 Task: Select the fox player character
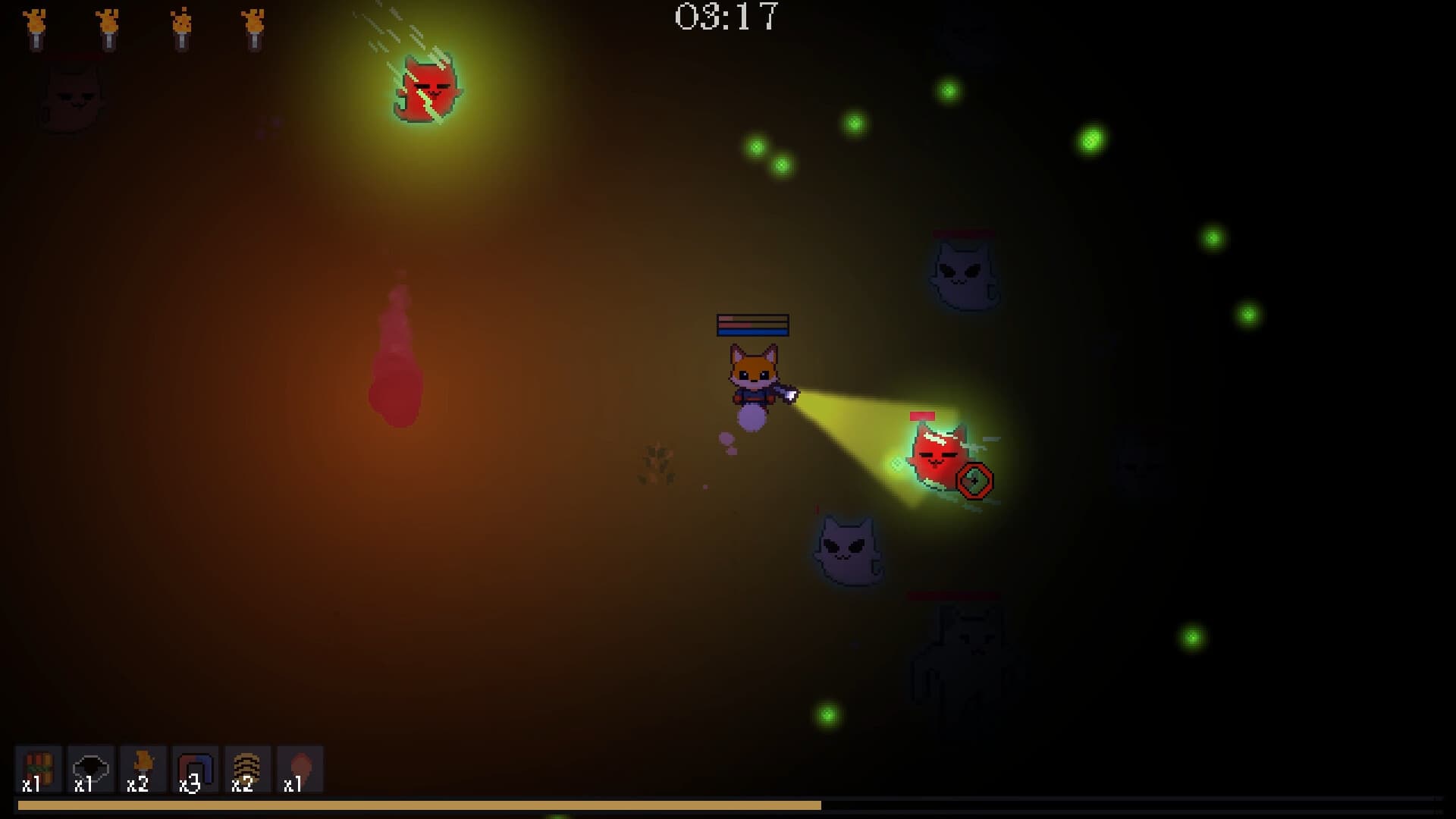tap(755, 375)
